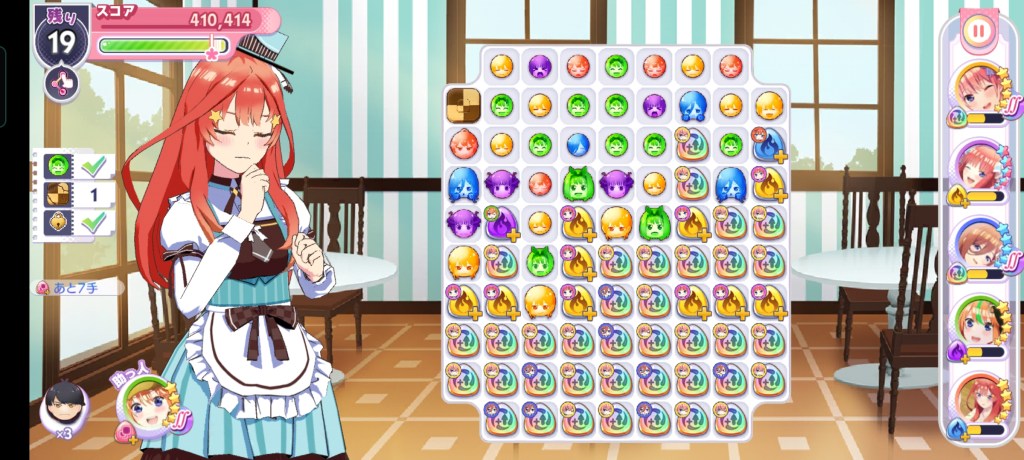Trigger the green-ribbon girl's skill portrait
Viewport: 1024px width, 460px height.
978,322
